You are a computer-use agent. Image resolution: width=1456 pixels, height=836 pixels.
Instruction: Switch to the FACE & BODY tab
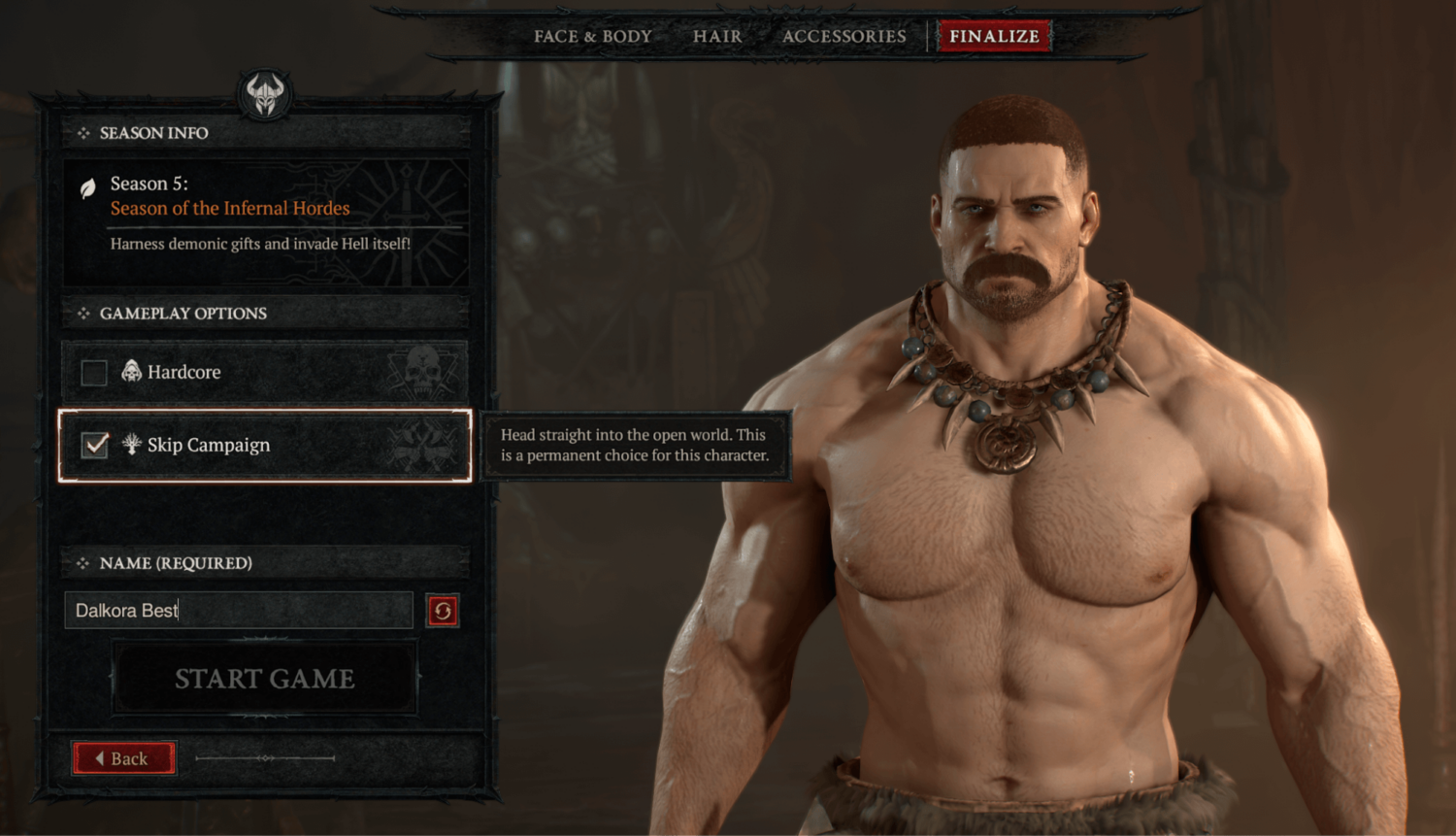591,35
